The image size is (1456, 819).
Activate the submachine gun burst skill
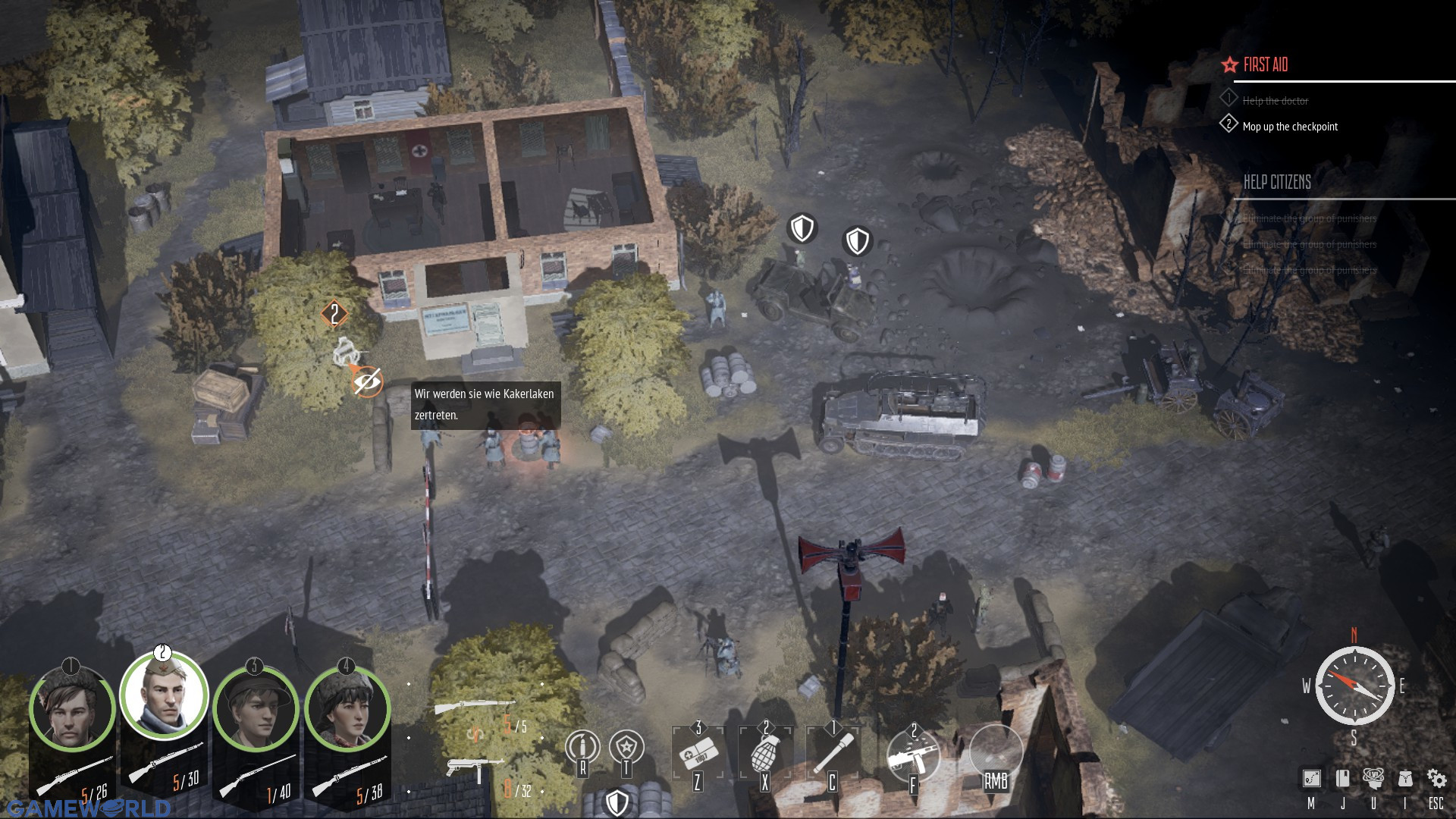point(914,755)
